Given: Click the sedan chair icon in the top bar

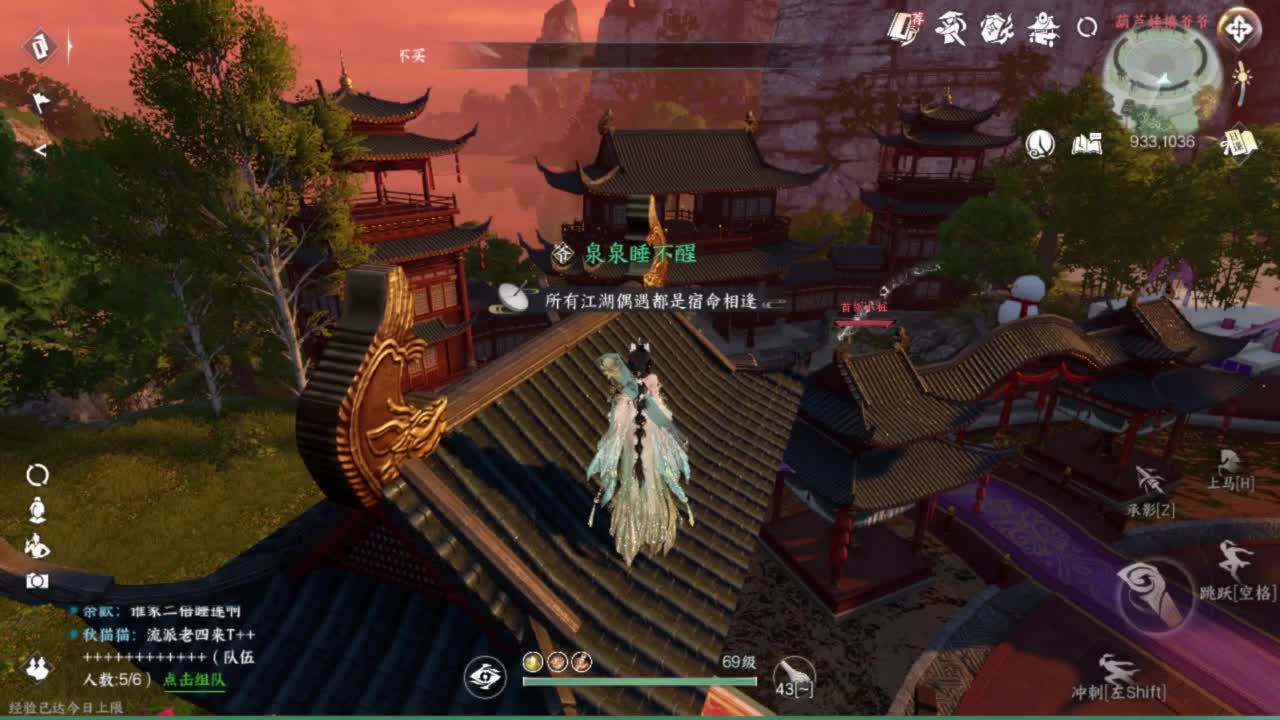Looking at the screenshot, I should 1042,28.
